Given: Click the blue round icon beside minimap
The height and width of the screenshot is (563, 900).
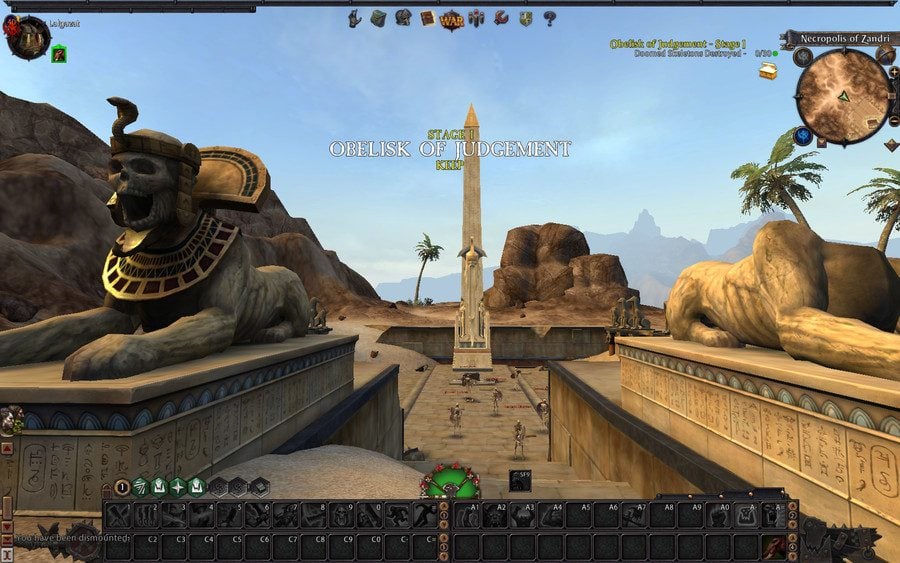Looking at the screenshot, I should (x=803, y=135).
